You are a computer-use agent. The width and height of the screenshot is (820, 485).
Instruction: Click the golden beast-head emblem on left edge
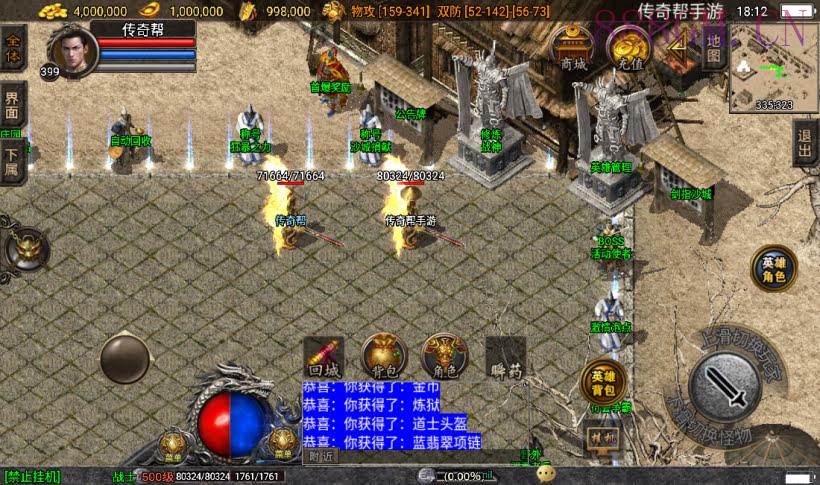pyautogui.click(x=26, y=248)
